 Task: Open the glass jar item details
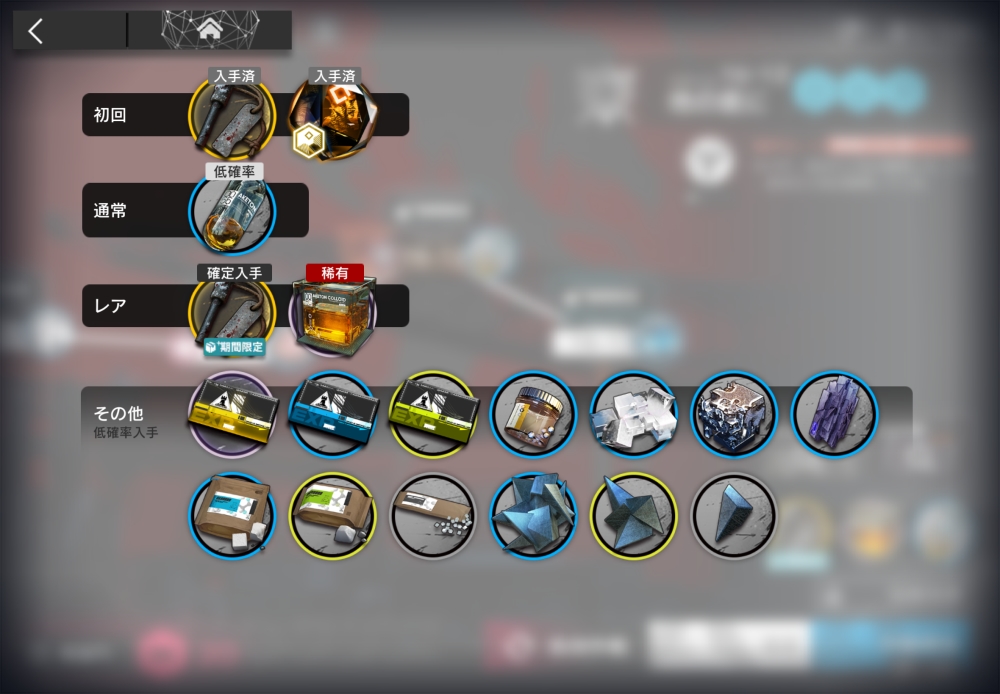(533, 413)
